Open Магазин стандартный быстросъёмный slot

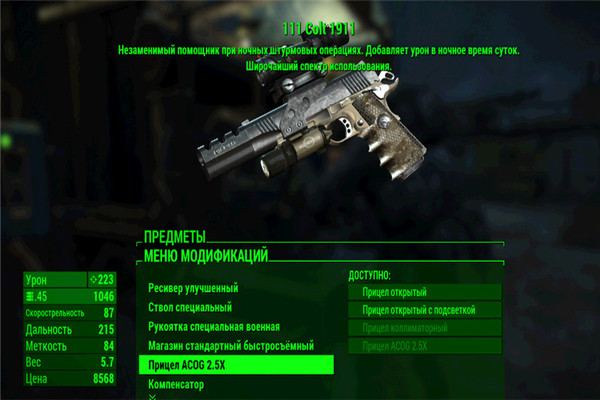[231, 345]
